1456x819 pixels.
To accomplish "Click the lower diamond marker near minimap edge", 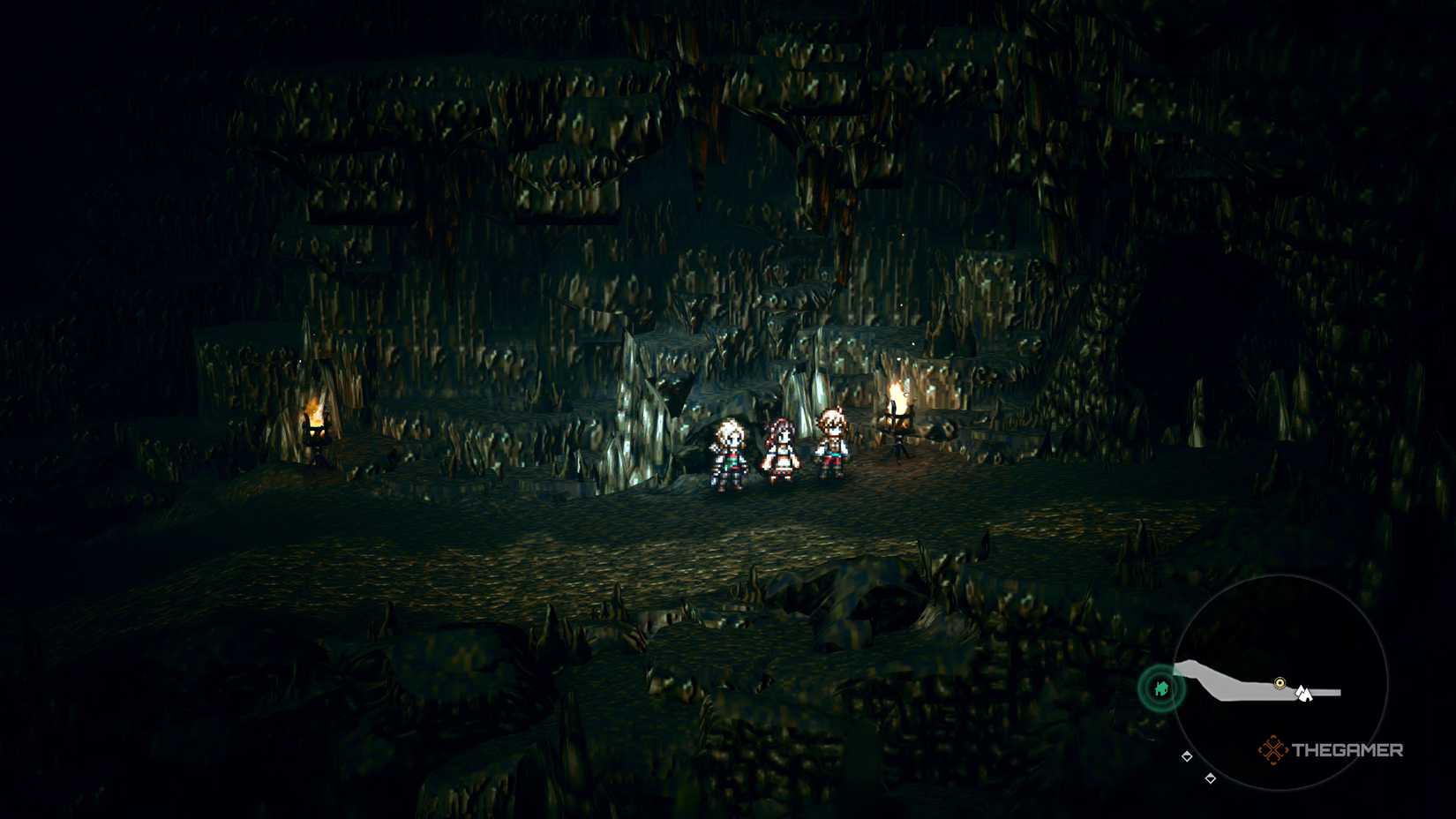I will click(x=1211, y=778).
